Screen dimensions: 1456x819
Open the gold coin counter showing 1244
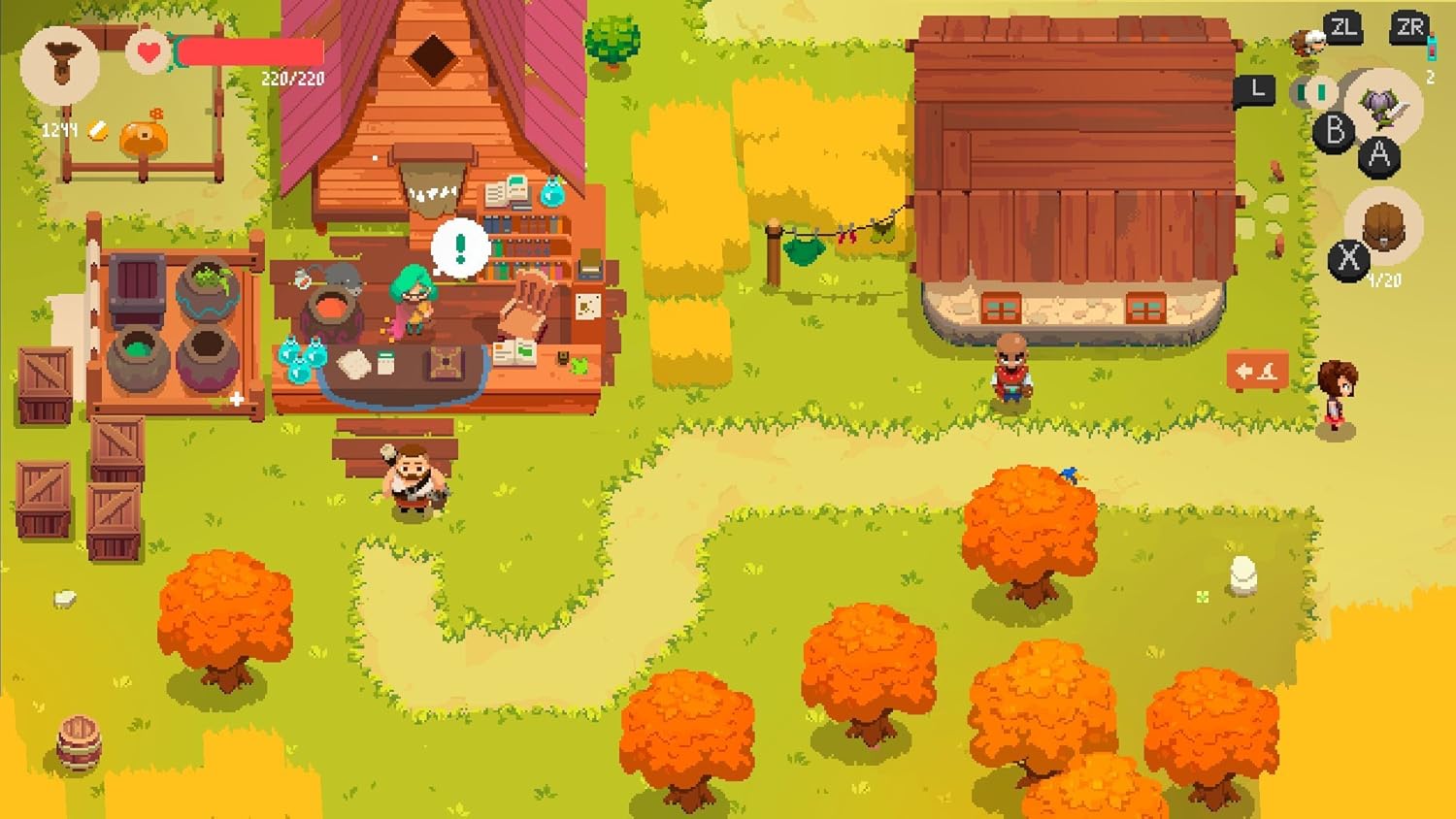(x=58, y=127)
